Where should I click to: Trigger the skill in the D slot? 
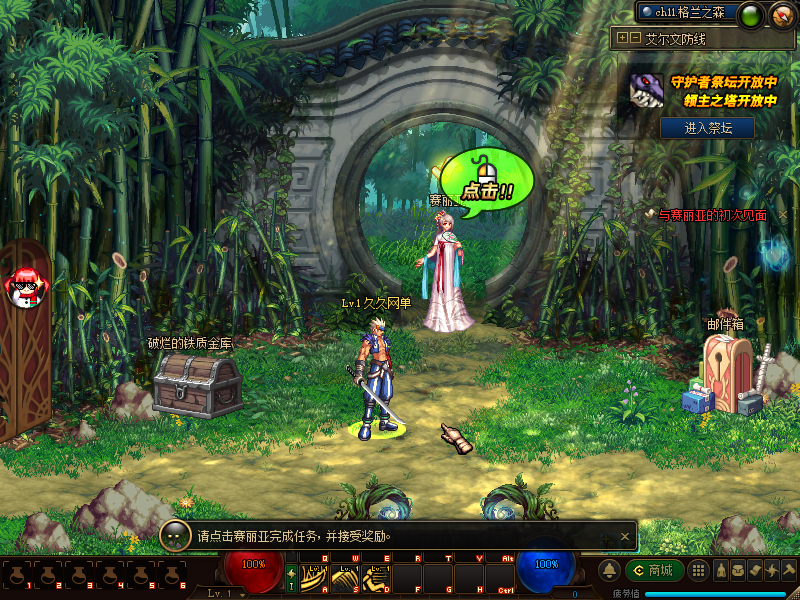(x=377, y=577)
